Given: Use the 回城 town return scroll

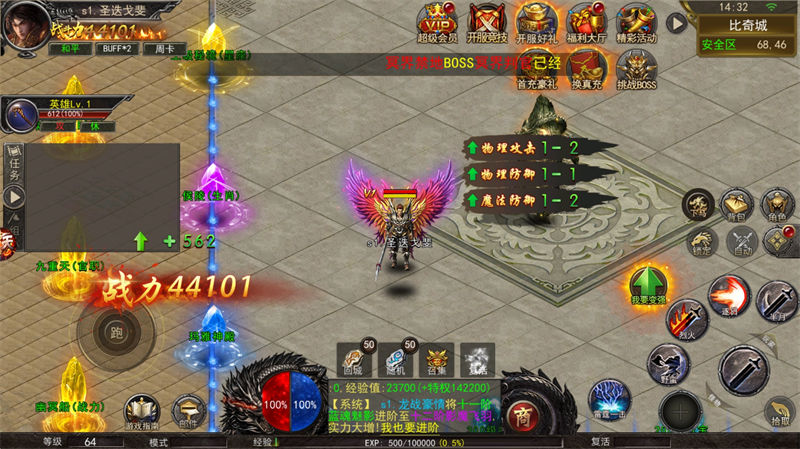Looking at the screenshot, I should [354, 359].
